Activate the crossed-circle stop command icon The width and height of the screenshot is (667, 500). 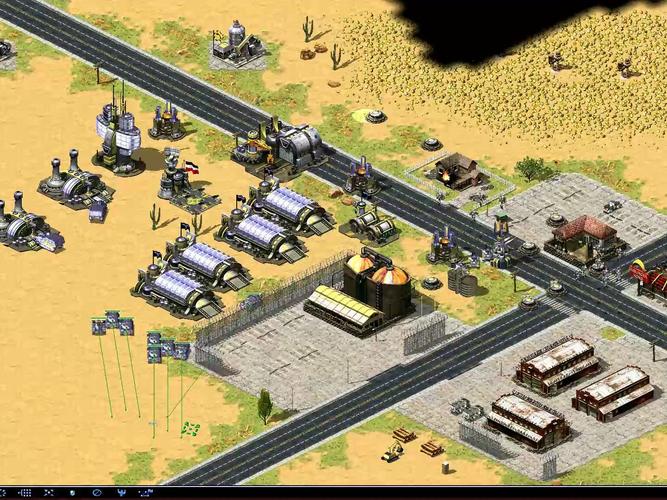pyautogui.click(x=97, y=493)
